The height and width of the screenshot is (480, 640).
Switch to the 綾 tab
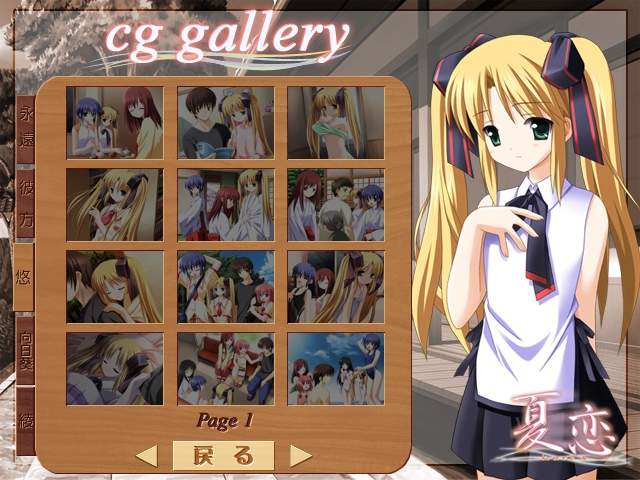26,420
